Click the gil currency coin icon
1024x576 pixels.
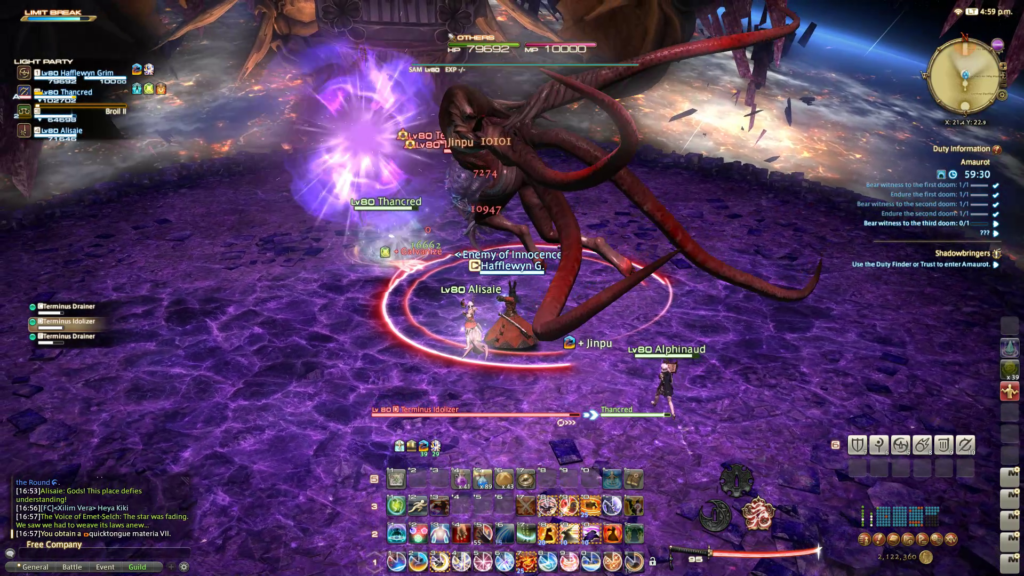tap(927, 557)
